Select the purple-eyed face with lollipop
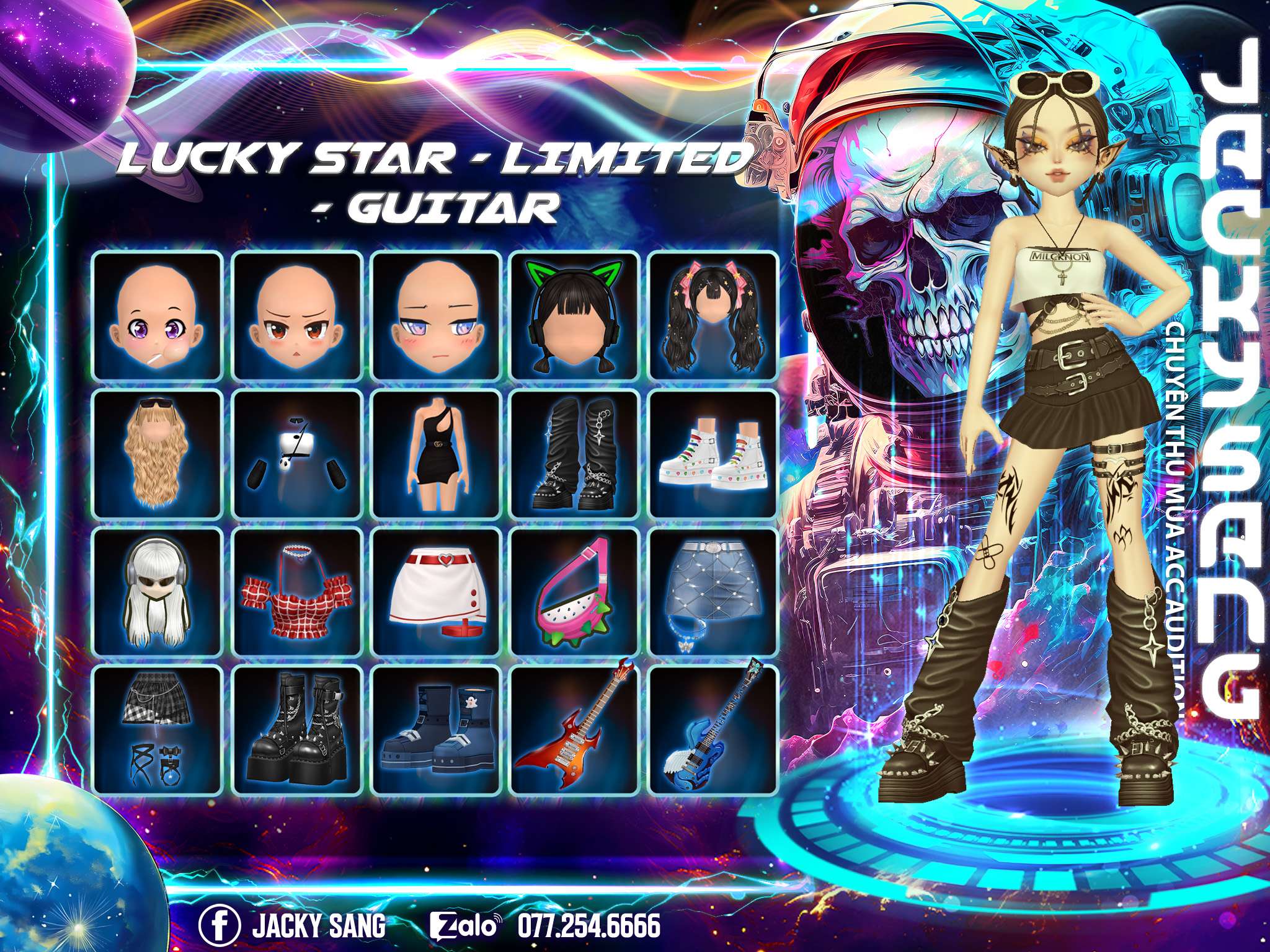Viewport: 1270px width, 952px height. coord(158,316)
